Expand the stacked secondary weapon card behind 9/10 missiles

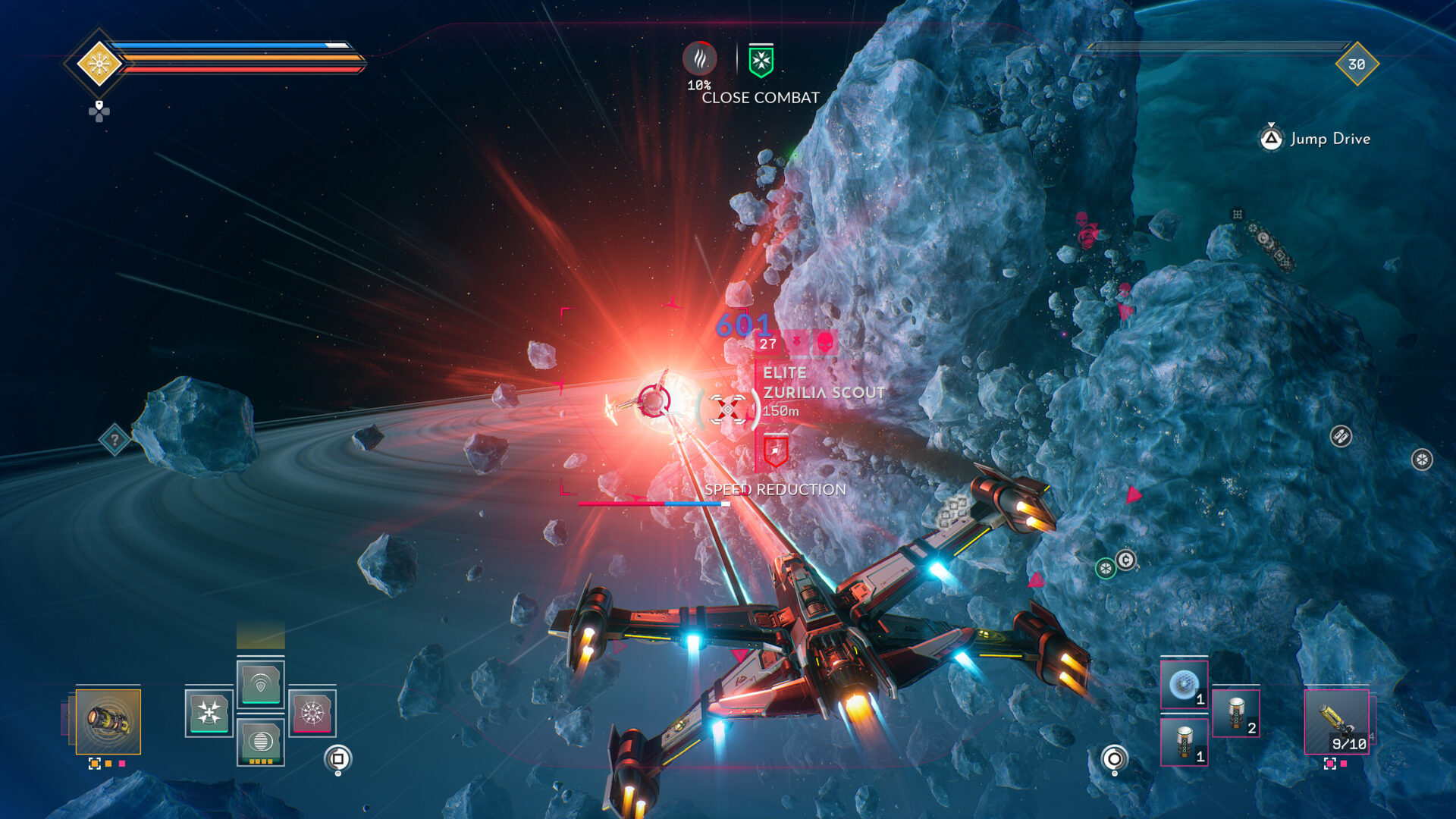[x=1373, y=719]
